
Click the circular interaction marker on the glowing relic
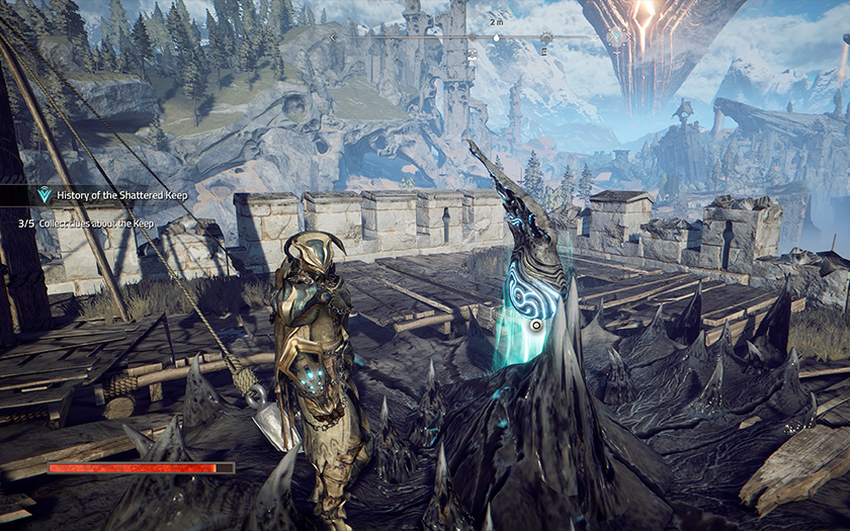click(536, 325)
